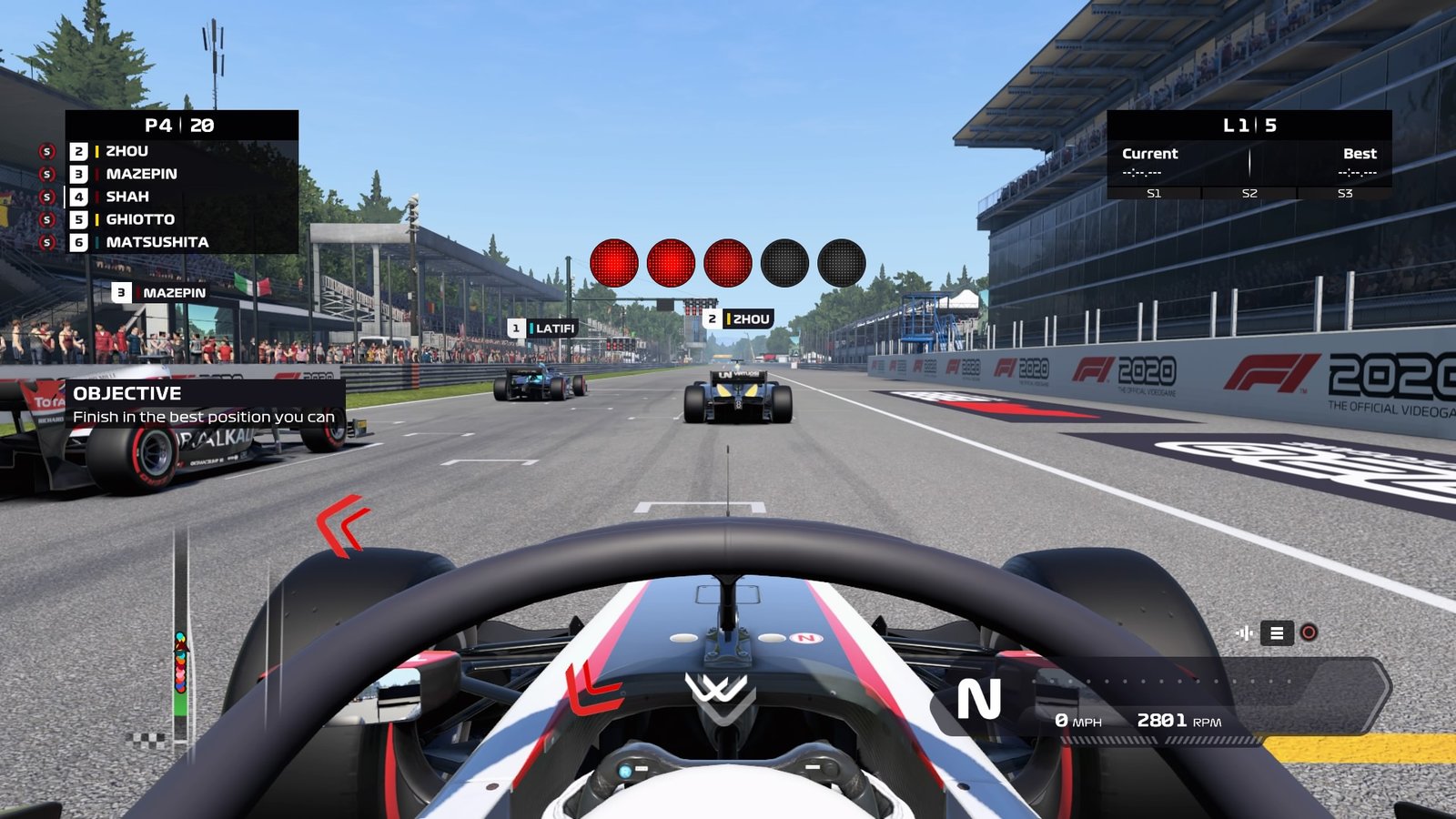Click the Latifi driver name tag
Screen dimensions: 1456x819
[x=543, y=329]
